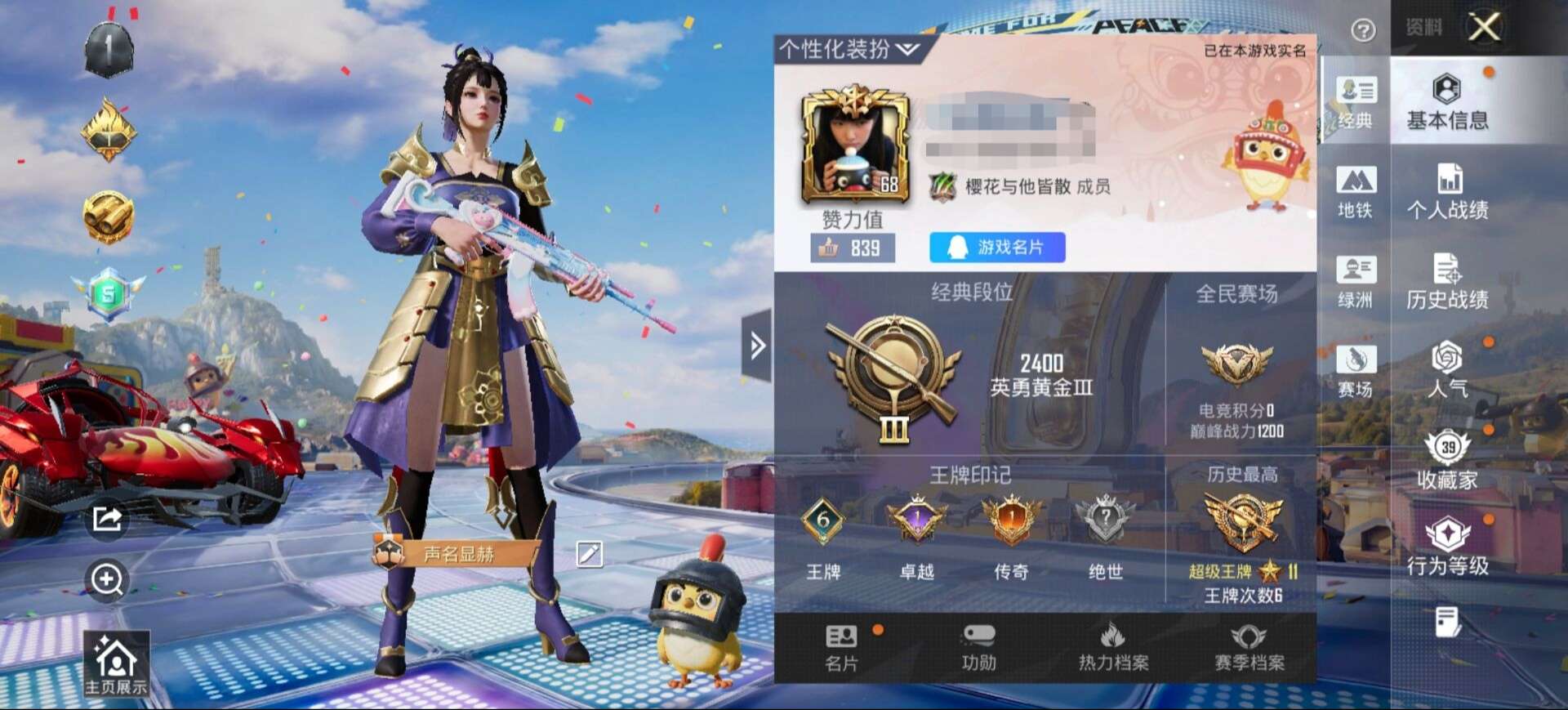Viewport: 1568px width, 710px height.
Task: Click the clan emblem beside 樱花与他皆散
Action: coord(943,185)
